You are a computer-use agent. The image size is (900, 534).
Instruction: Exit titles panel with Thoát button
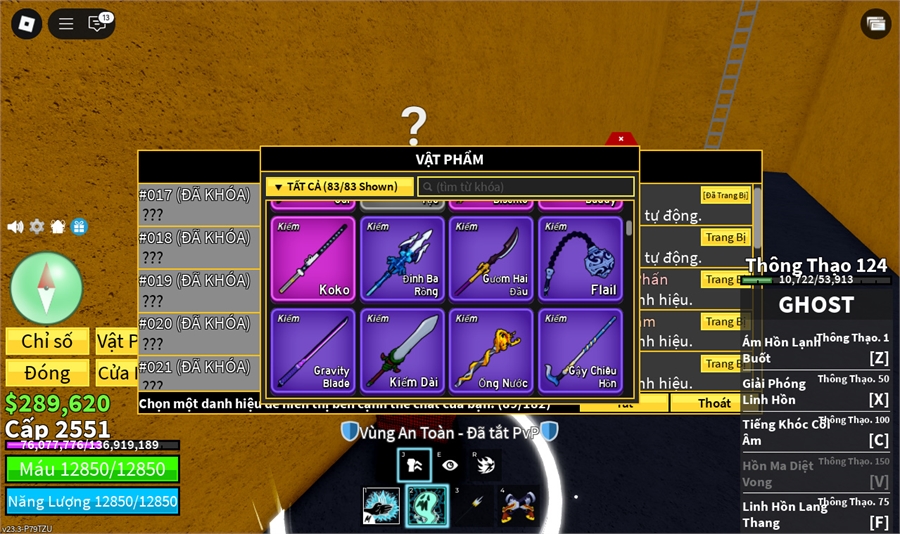click(714, 403)
